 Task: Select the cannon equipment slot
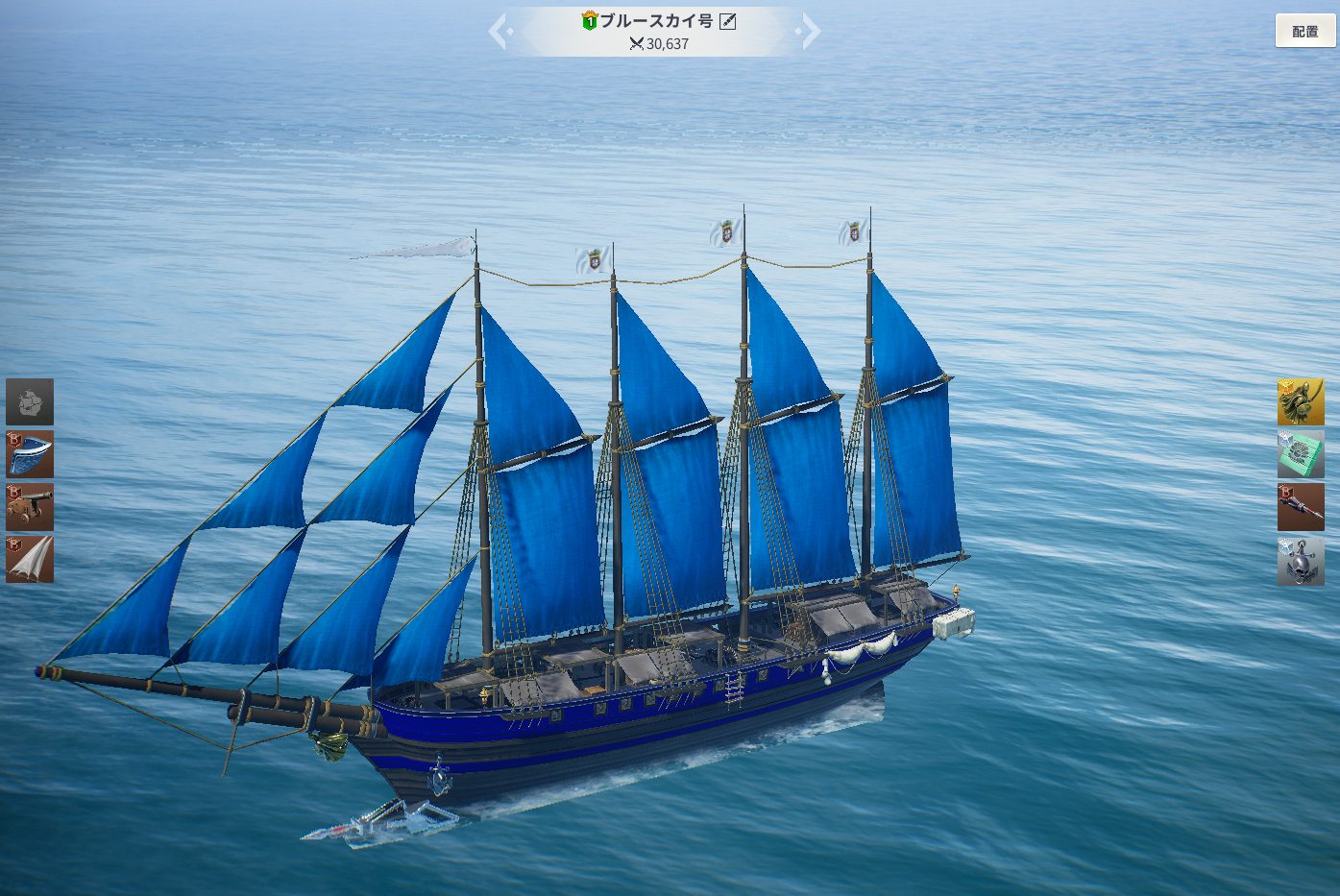(30, 507)
